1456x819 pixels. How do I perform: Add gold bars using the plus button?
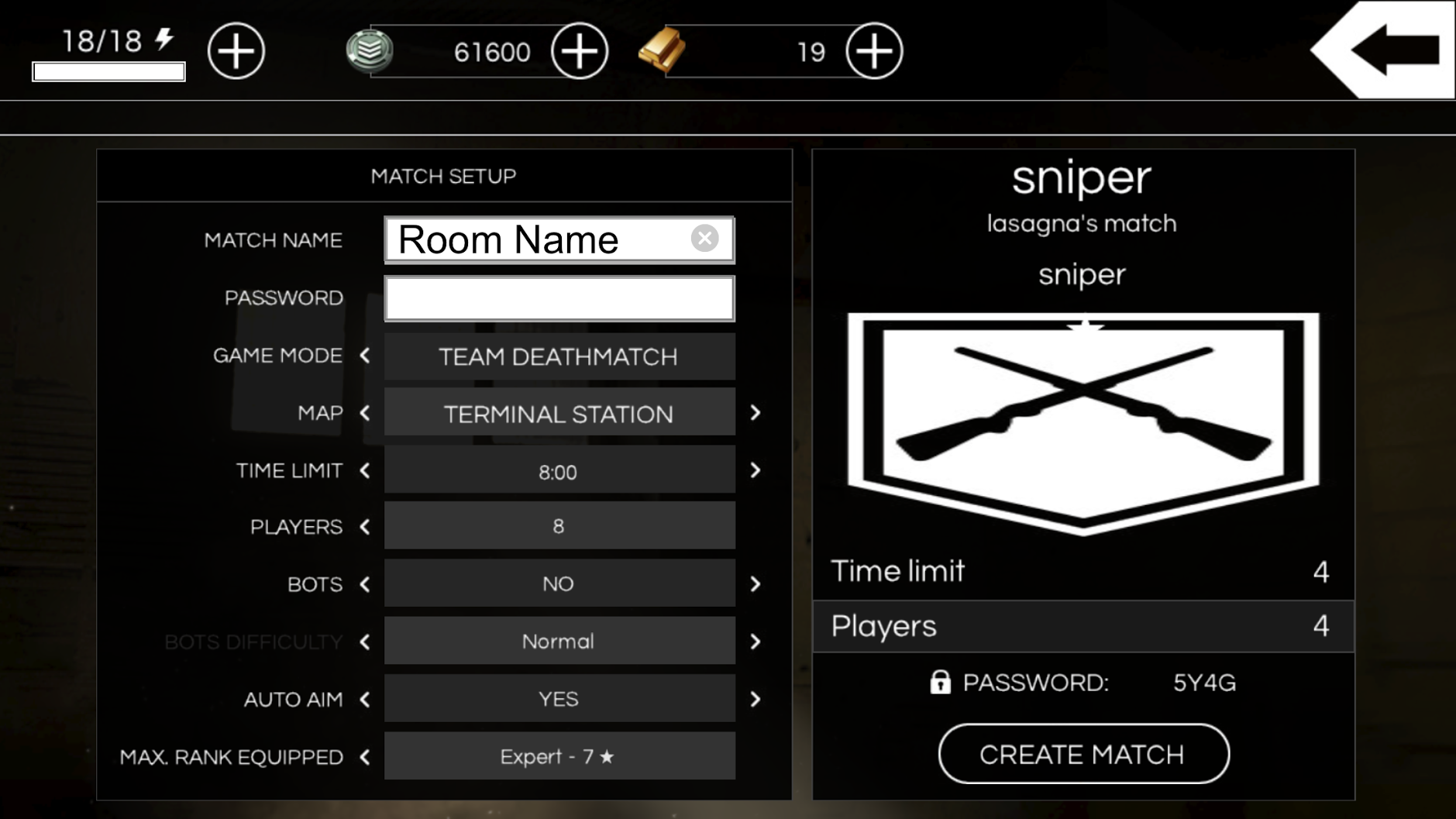point(873,51)
